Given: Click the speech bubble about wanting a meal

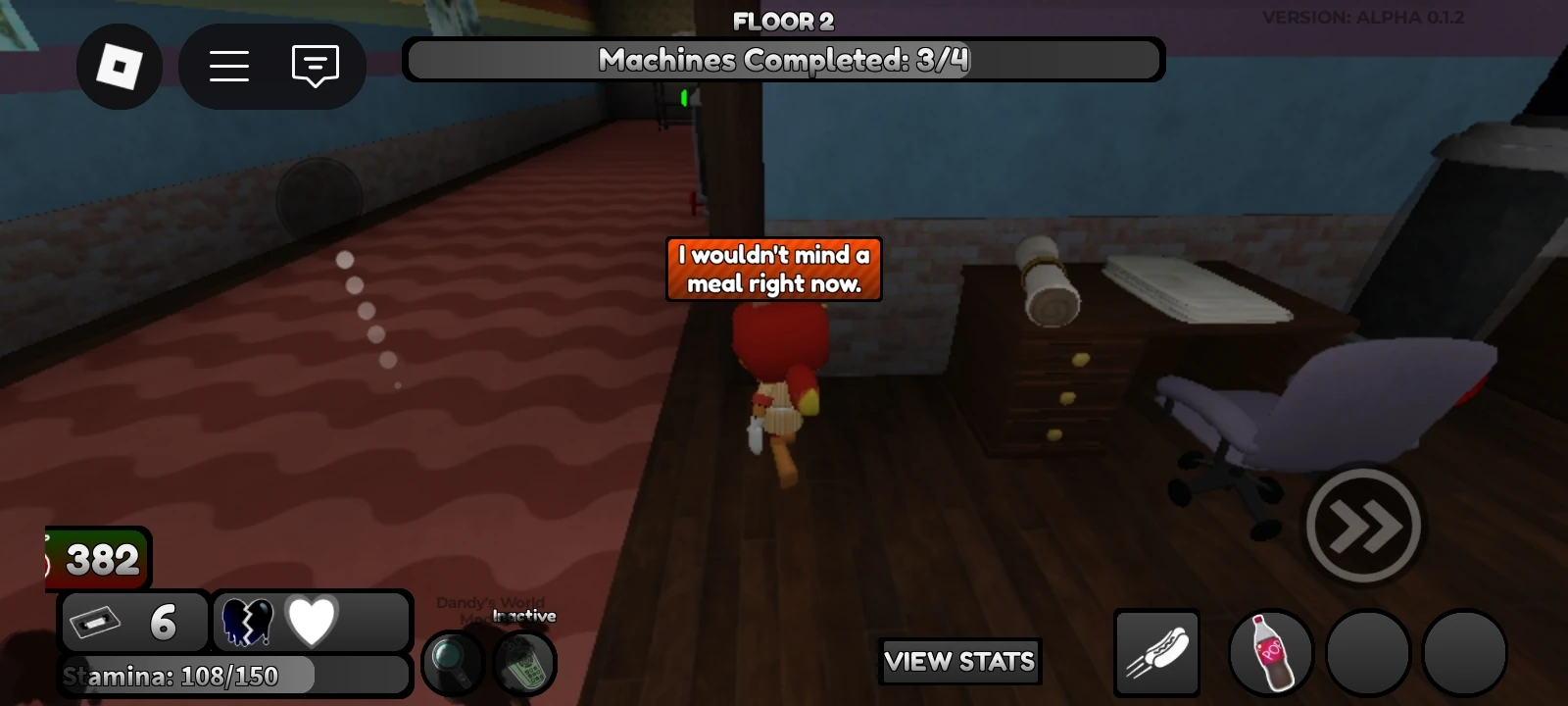Looking at the screenshot, I should point(773,270).
